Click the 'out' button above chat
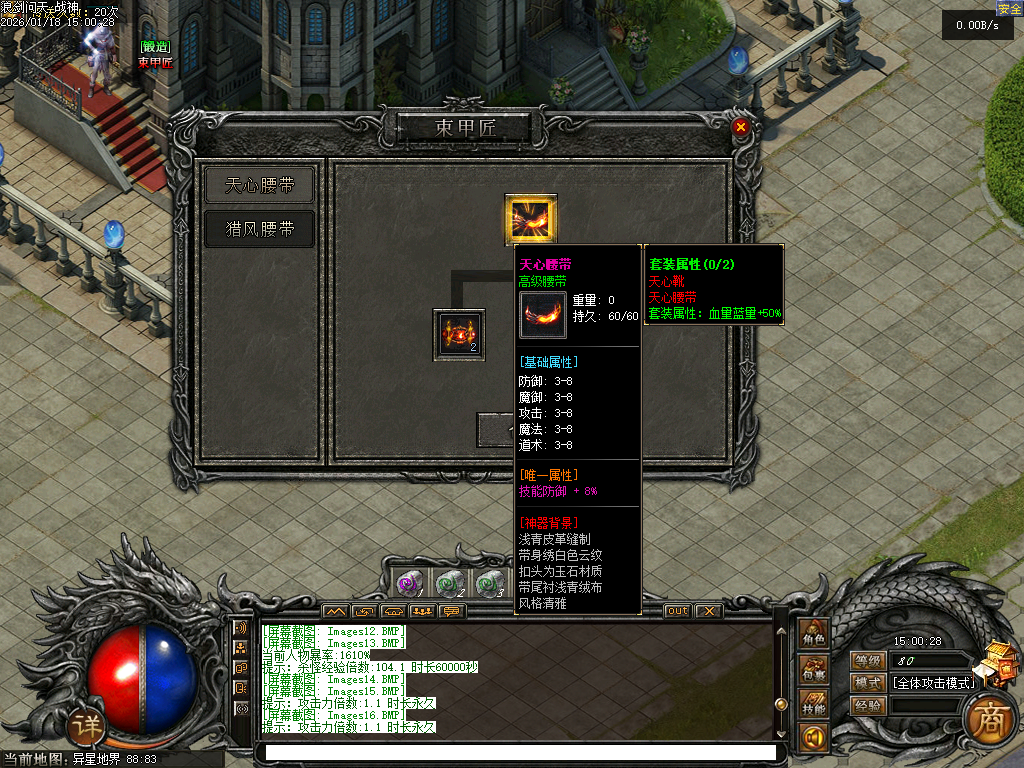Image resolution: width=1024 pixels, height=768 pixels. tap(678, 610)
